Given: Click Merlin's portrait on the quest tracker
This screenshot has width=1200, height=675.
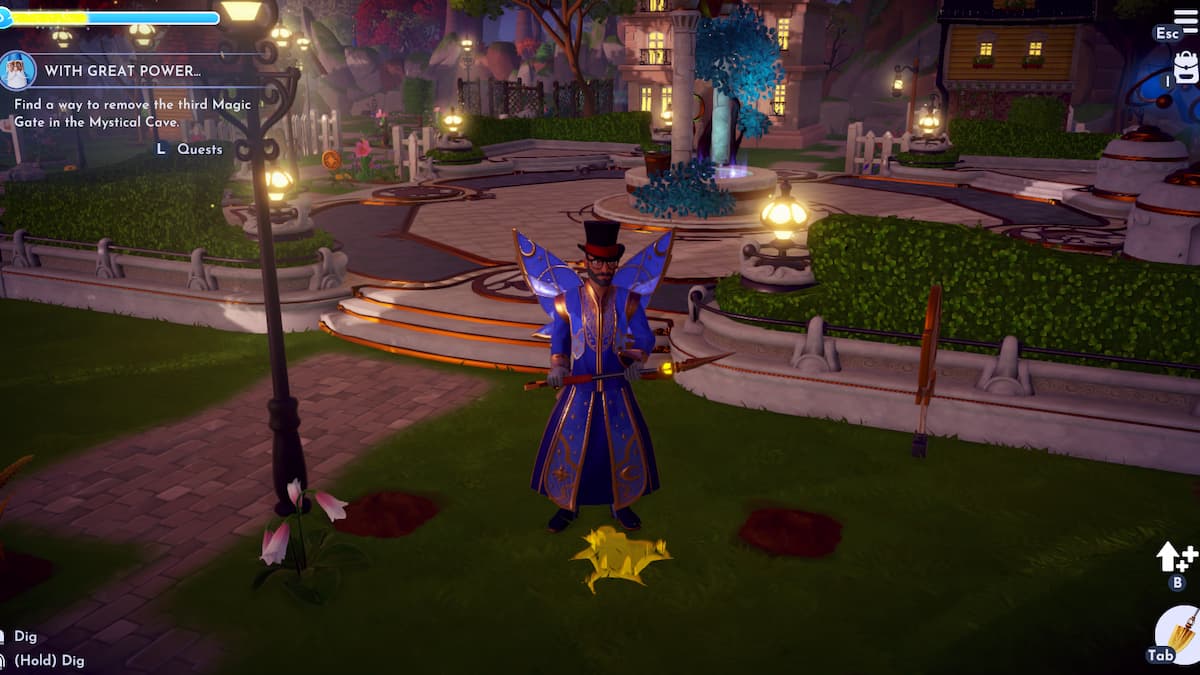Looking at the screenshot, I should coord(18,71).
